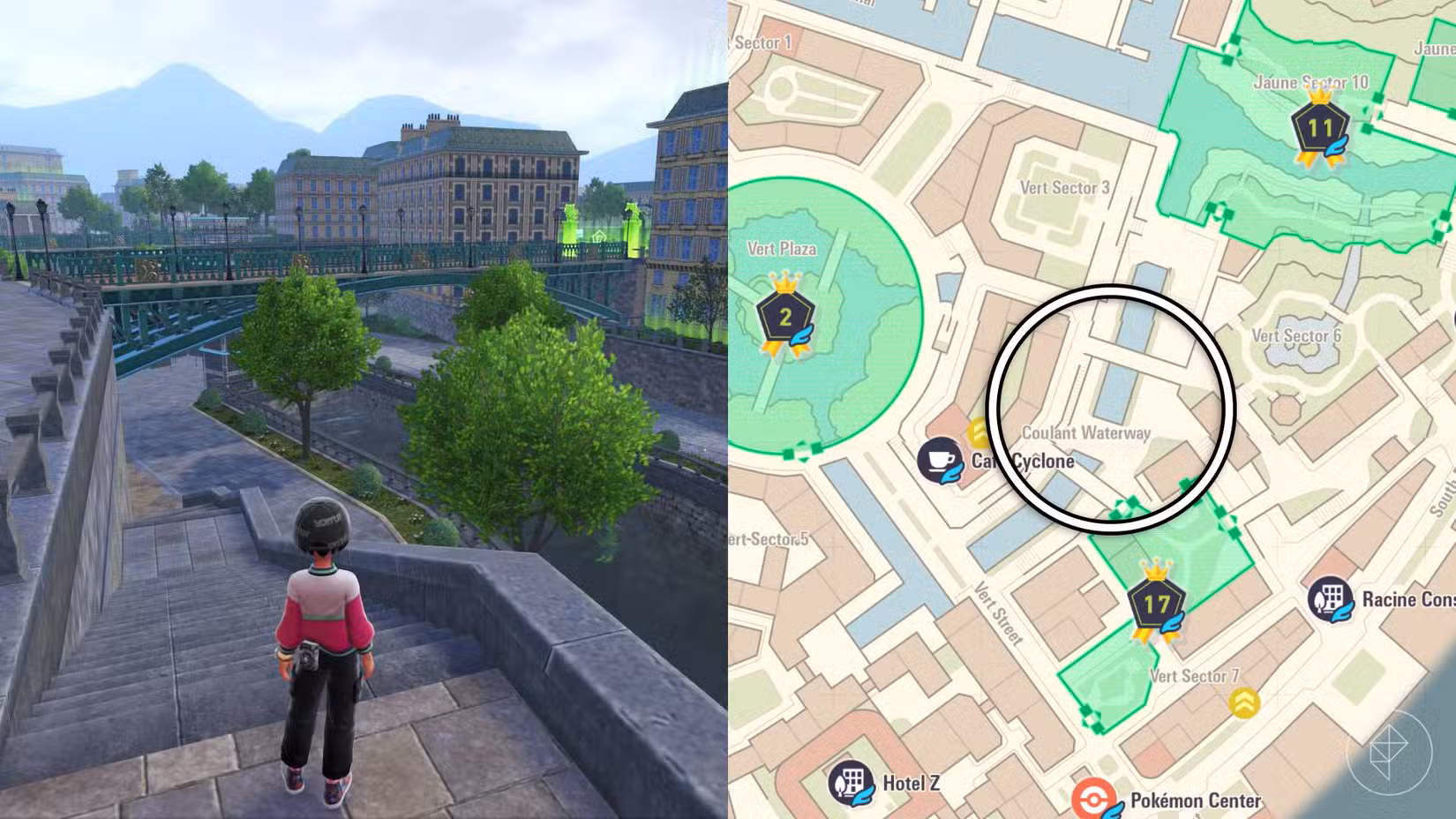Click the Coulant Waterway text label
This screenshot has width=1456, height=819.
[x=1086, y=433]
